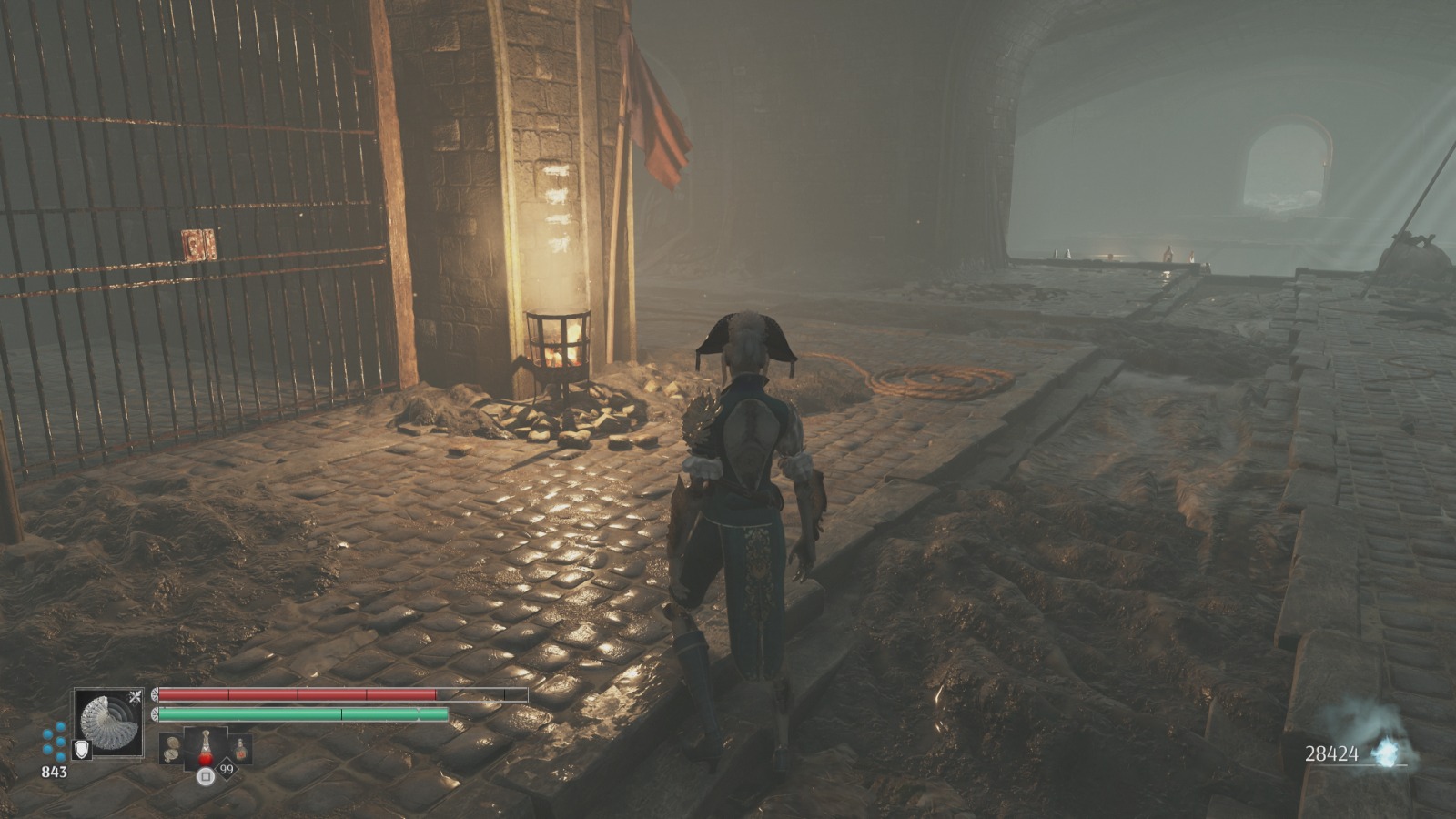
Task: Select the oil lantern consumable icon
Action: click(240, 748)
